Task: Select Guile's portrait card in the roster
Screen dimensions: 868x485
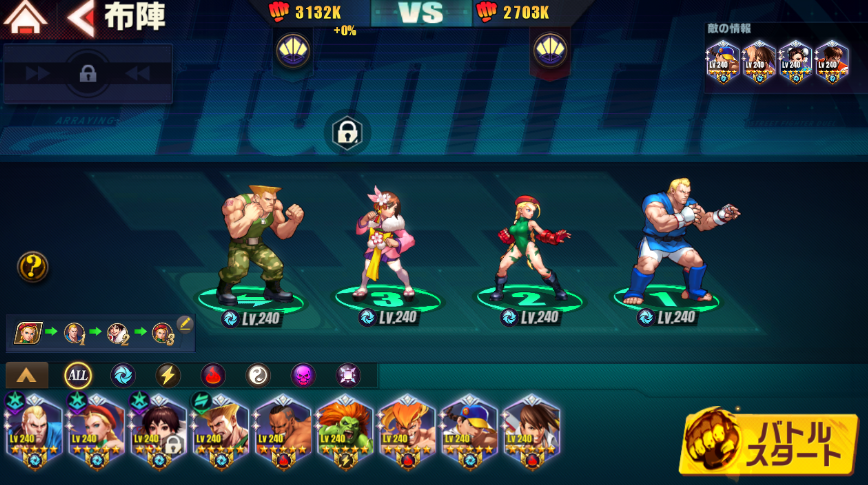Action: (220, 430)
